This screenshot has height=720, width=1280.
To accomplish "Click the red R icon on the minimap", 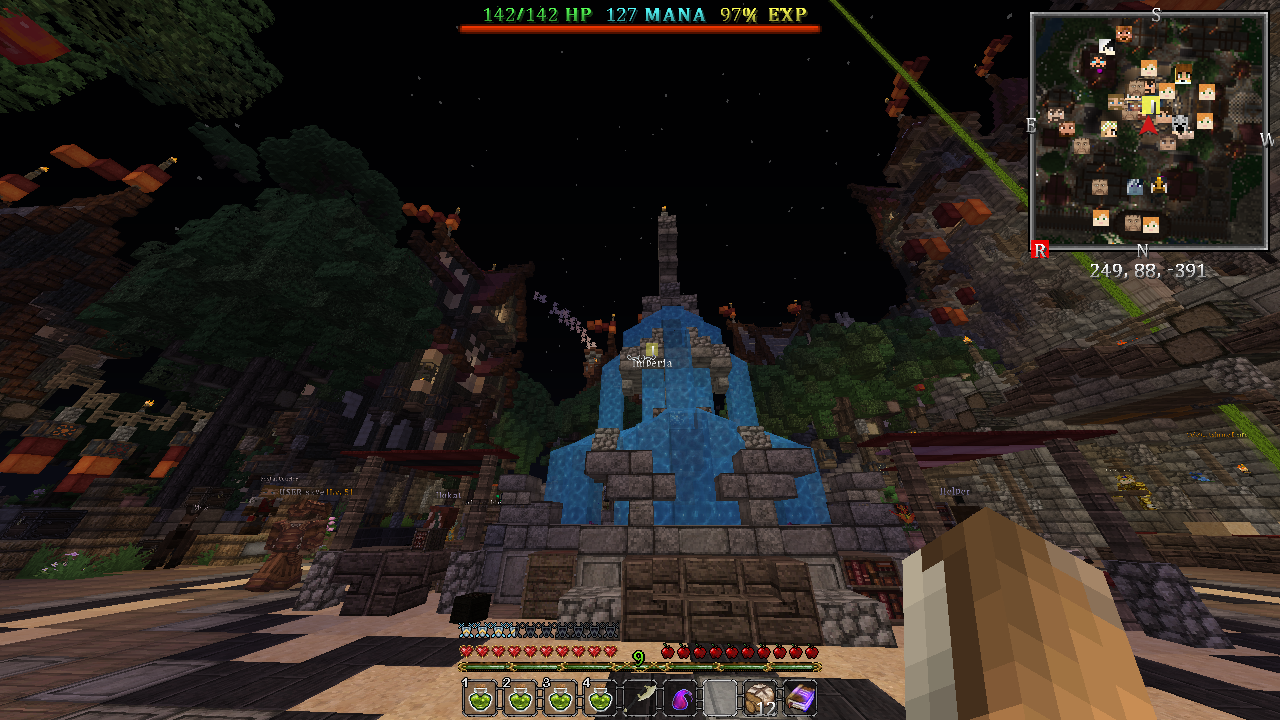I will coord(1038,249).
